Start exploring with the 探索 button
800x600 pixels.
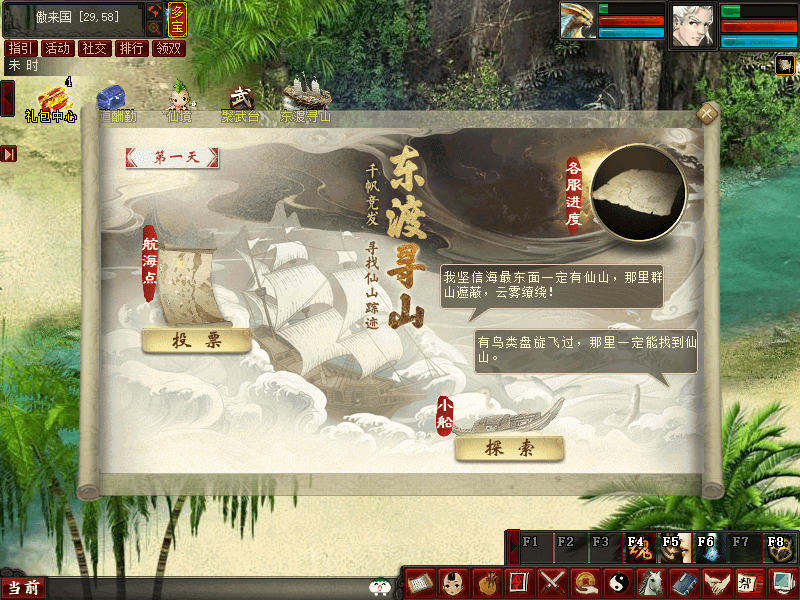509,449
